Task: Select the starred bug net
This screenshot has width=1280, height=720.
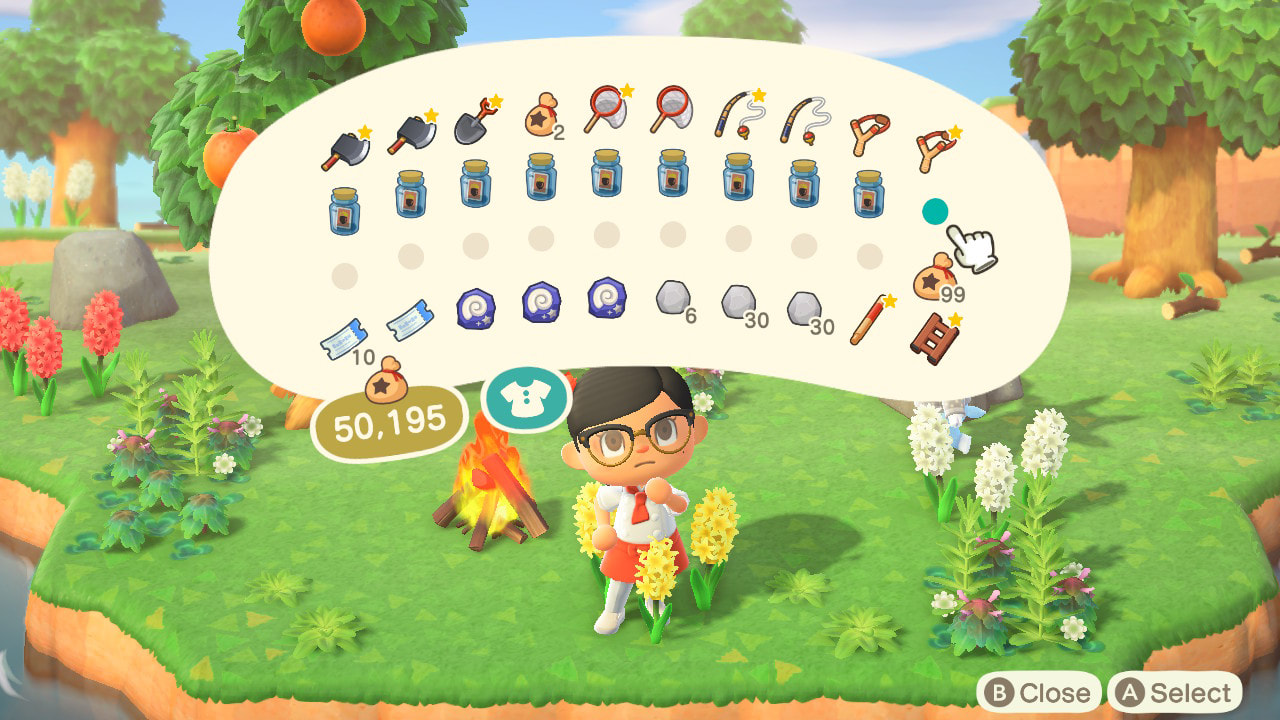Action: point(605,110)
